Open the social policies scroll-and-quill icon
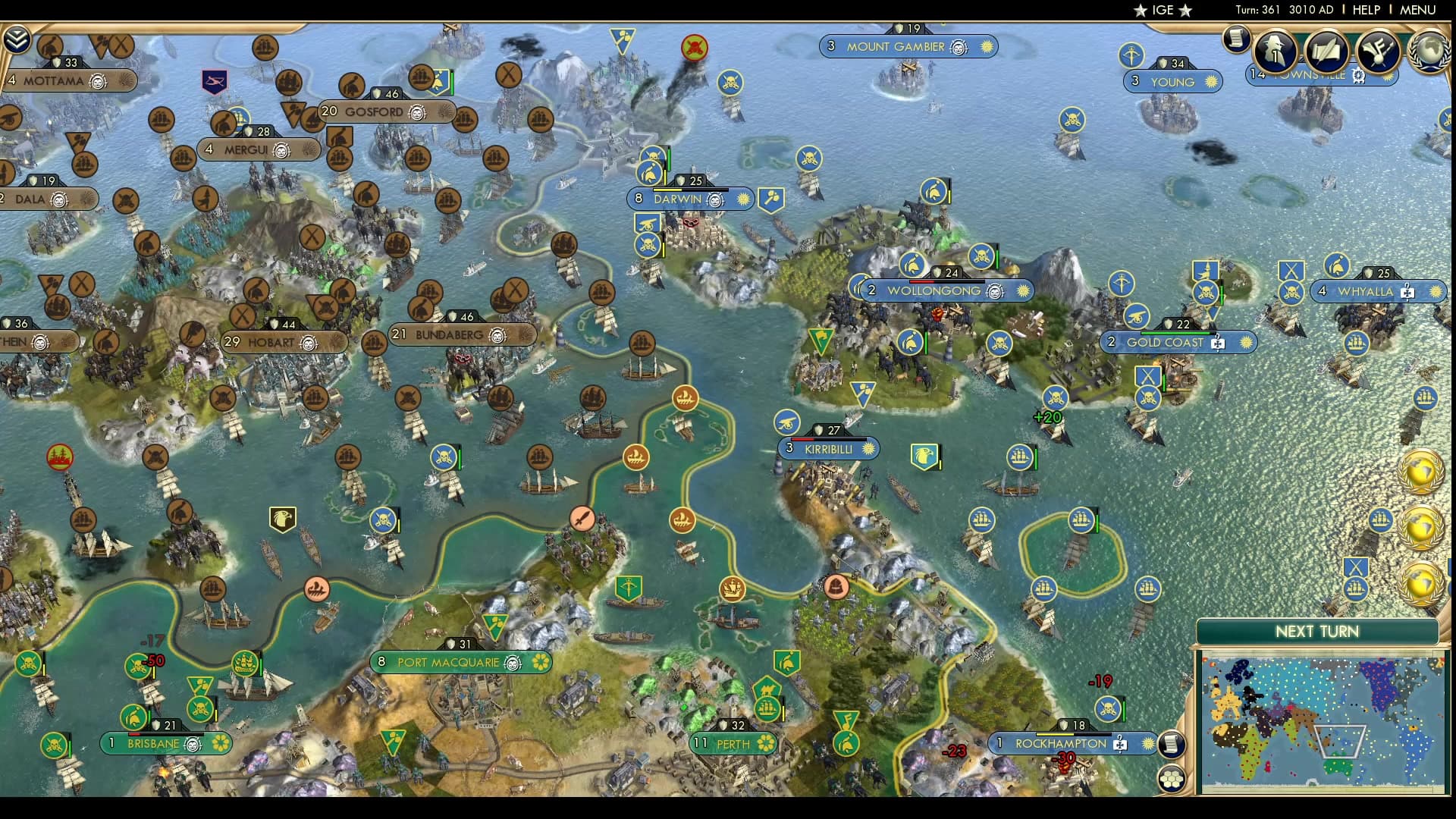Image resolution: width=1456 pixels, height=819 pixels. [1326, 50]
